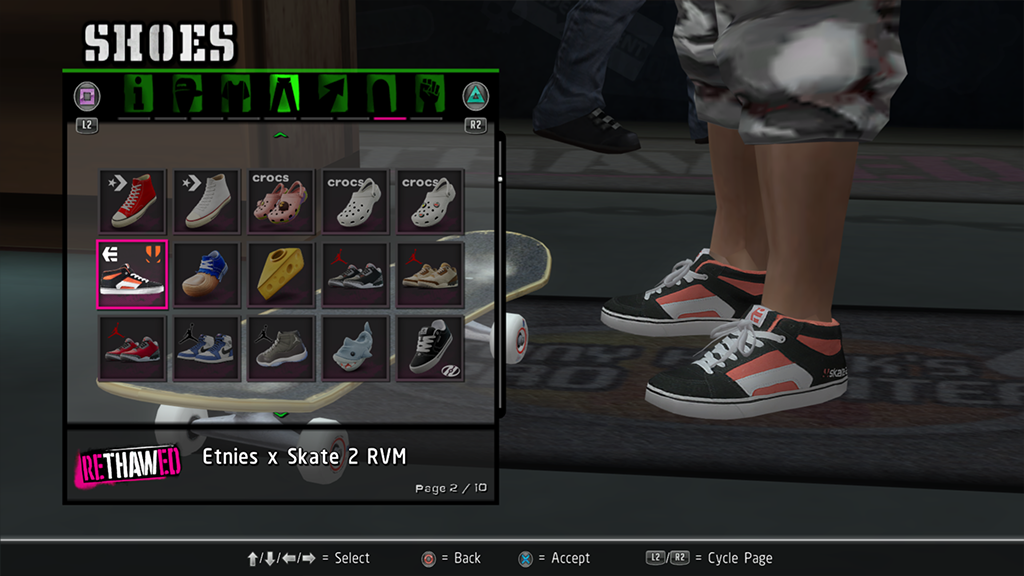Pick the pink Crocs with charms

click(x=282, y=201)
